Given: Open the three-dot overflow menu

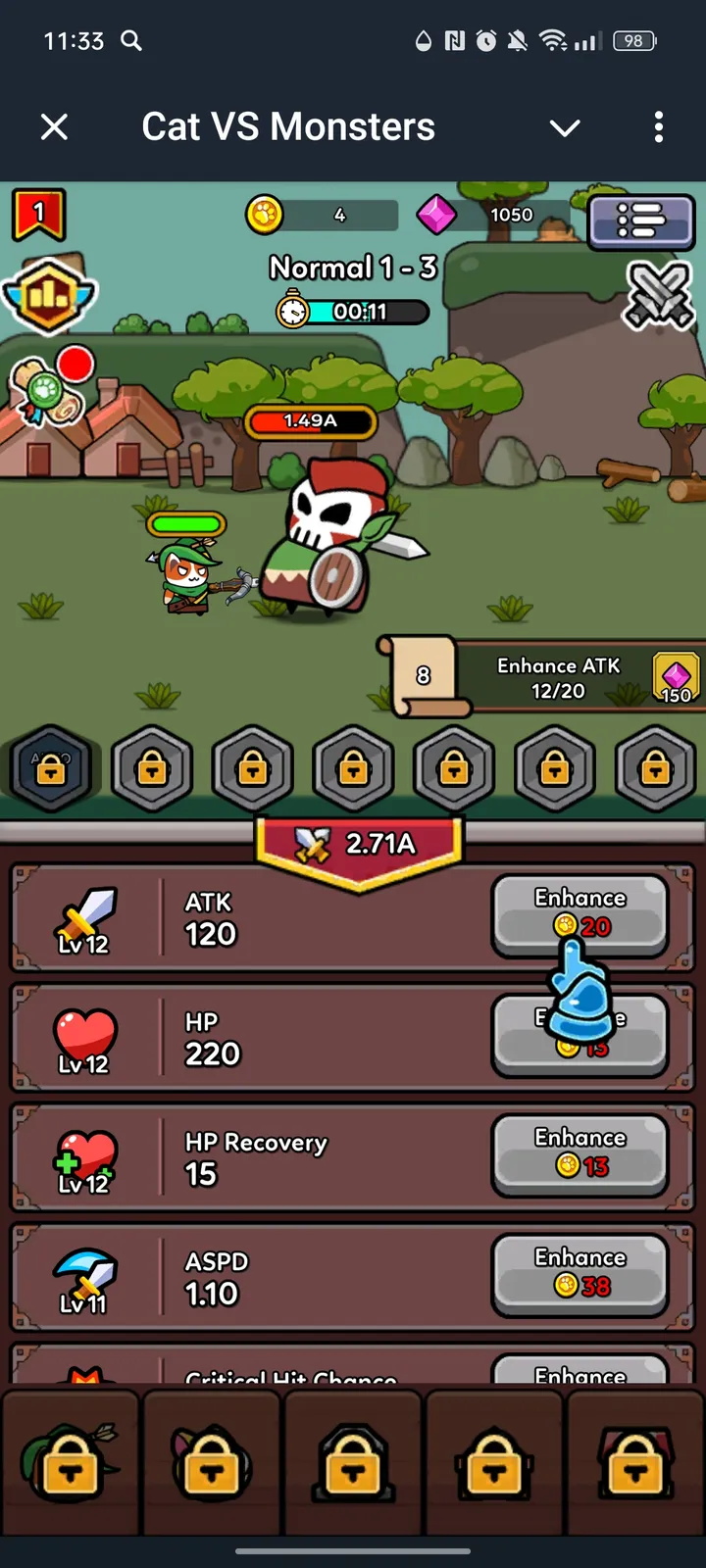Looking at the screenshot, I should (x=658, y=126).
